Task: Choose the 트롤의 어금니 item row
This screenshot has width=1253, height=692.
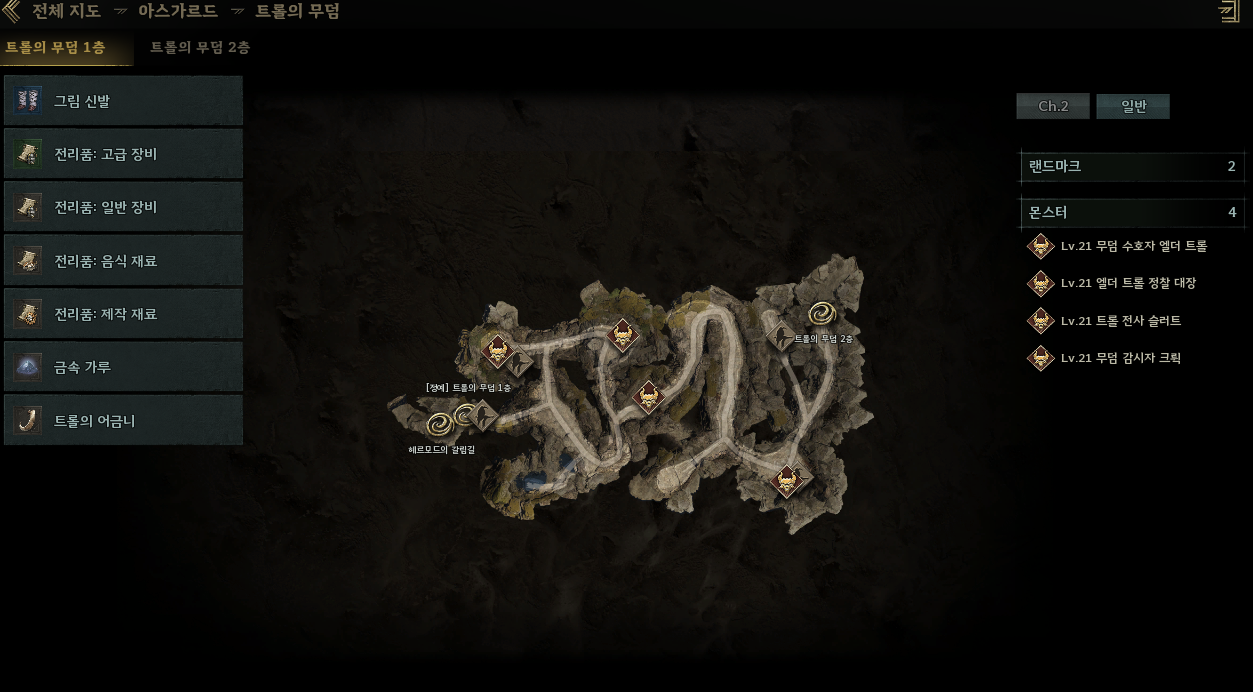Action: [124, 421]
